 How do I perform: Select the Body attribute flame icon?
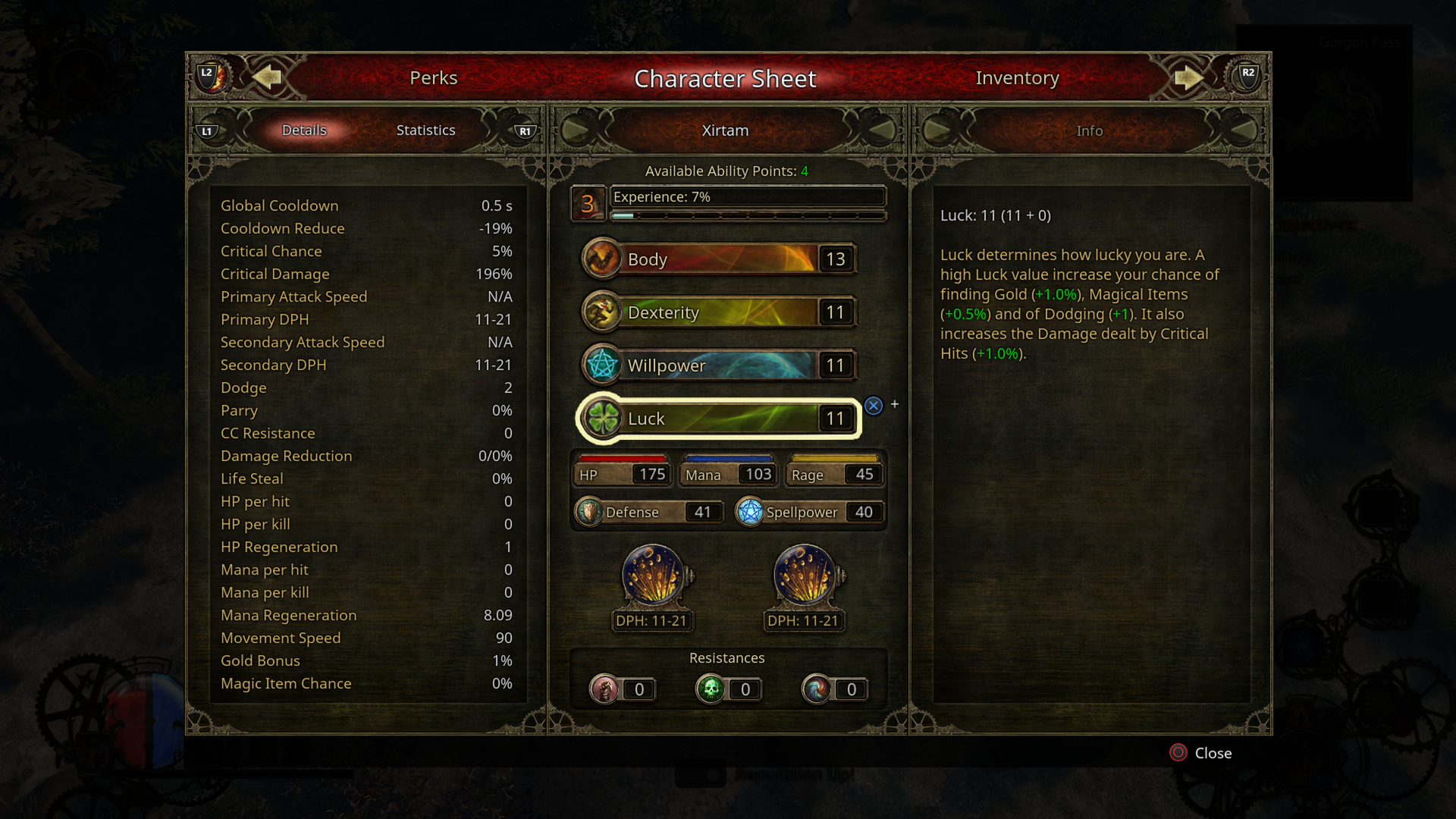click(x=601, y=259)
